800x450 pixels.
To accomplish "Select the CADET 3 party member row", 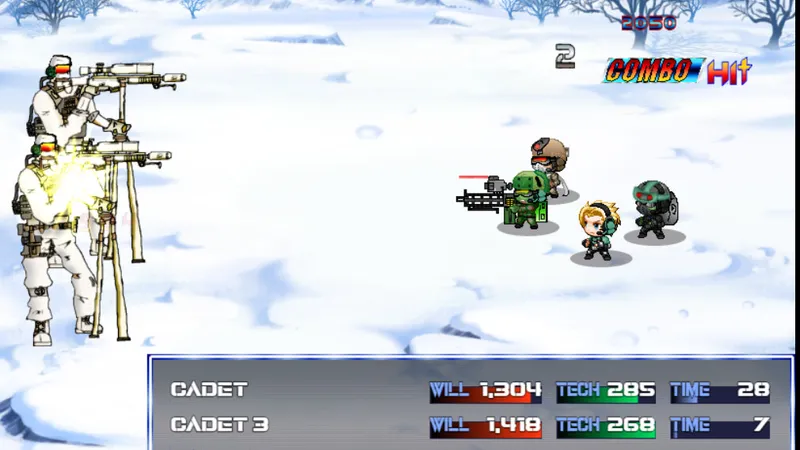I will pos(219,425).
